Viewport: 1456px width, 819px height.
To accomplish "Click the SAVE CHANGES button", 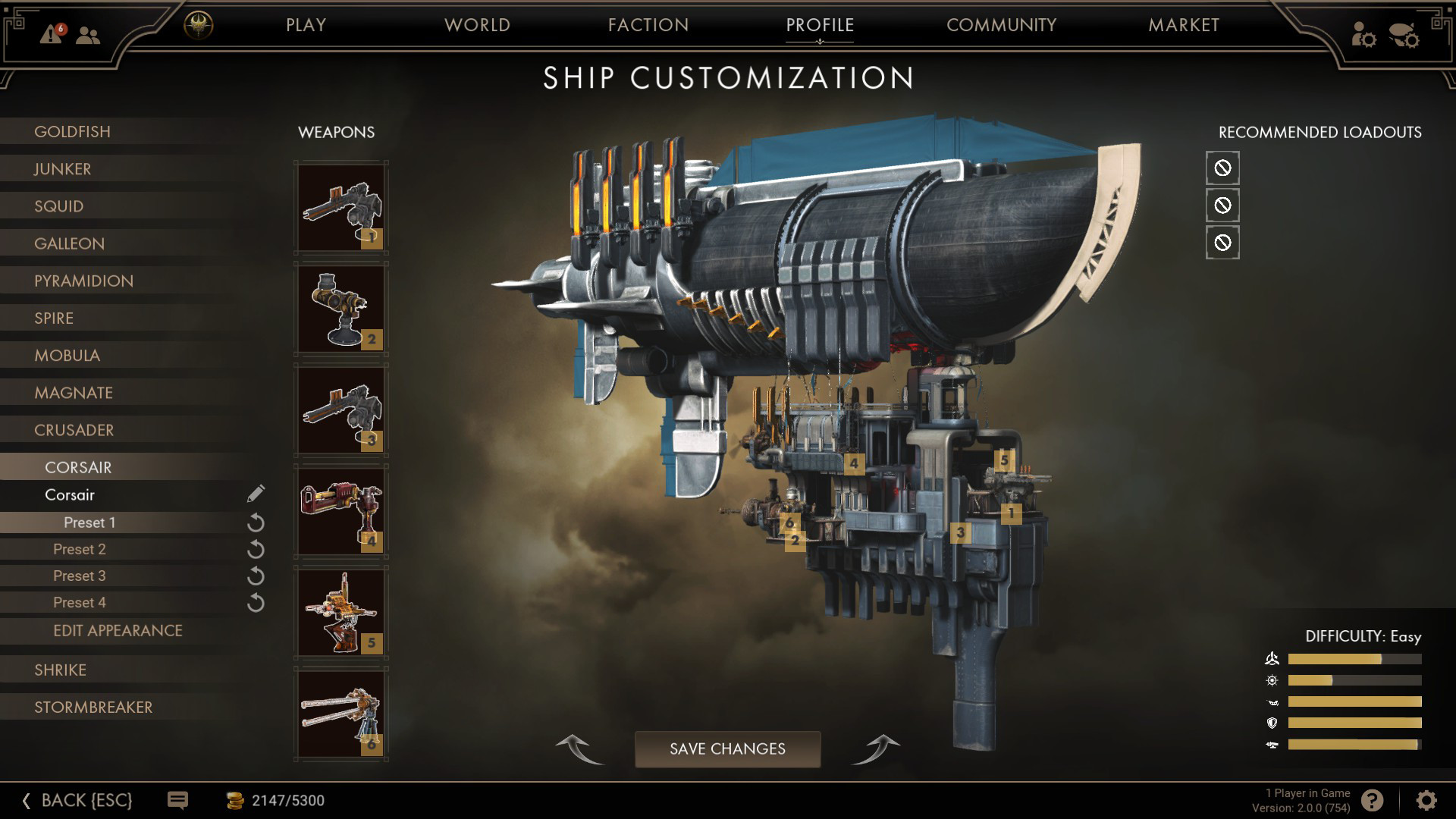I will (727, 749).
